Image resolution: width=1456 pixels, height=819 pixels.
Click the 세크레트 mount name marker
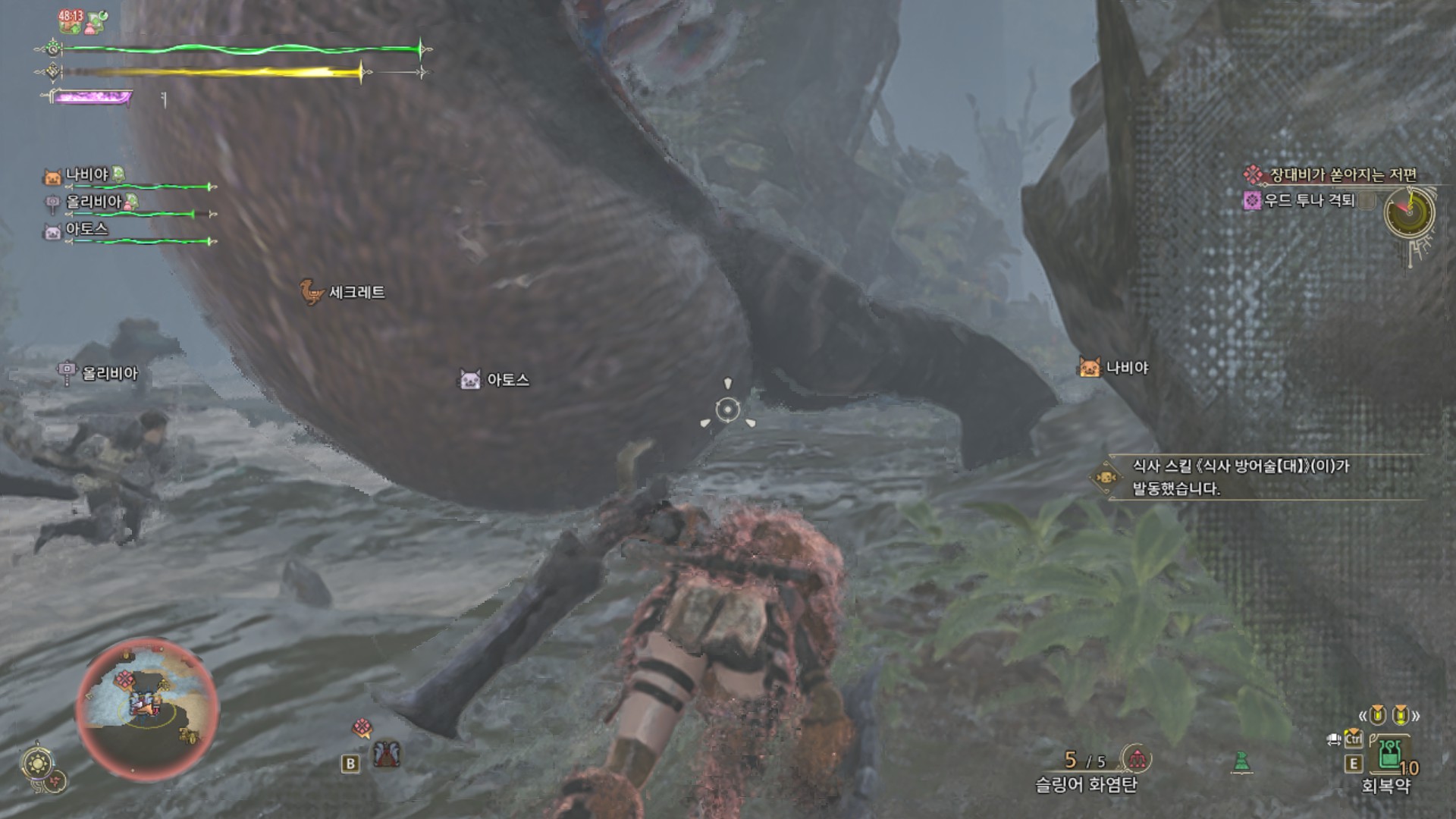tap(356, 292)
